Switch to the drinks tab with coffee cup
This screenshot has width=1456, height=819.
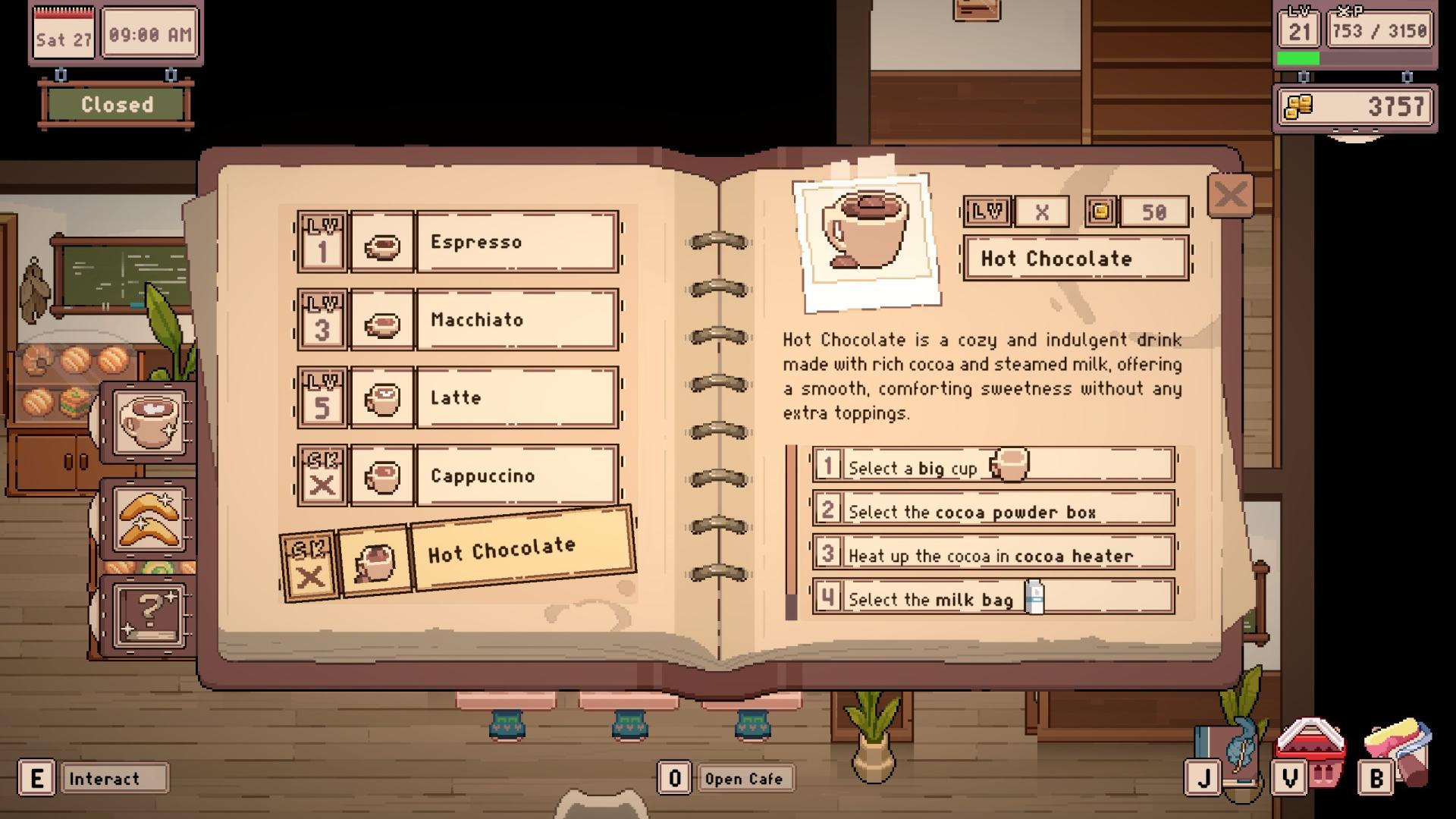click(150, 422)
